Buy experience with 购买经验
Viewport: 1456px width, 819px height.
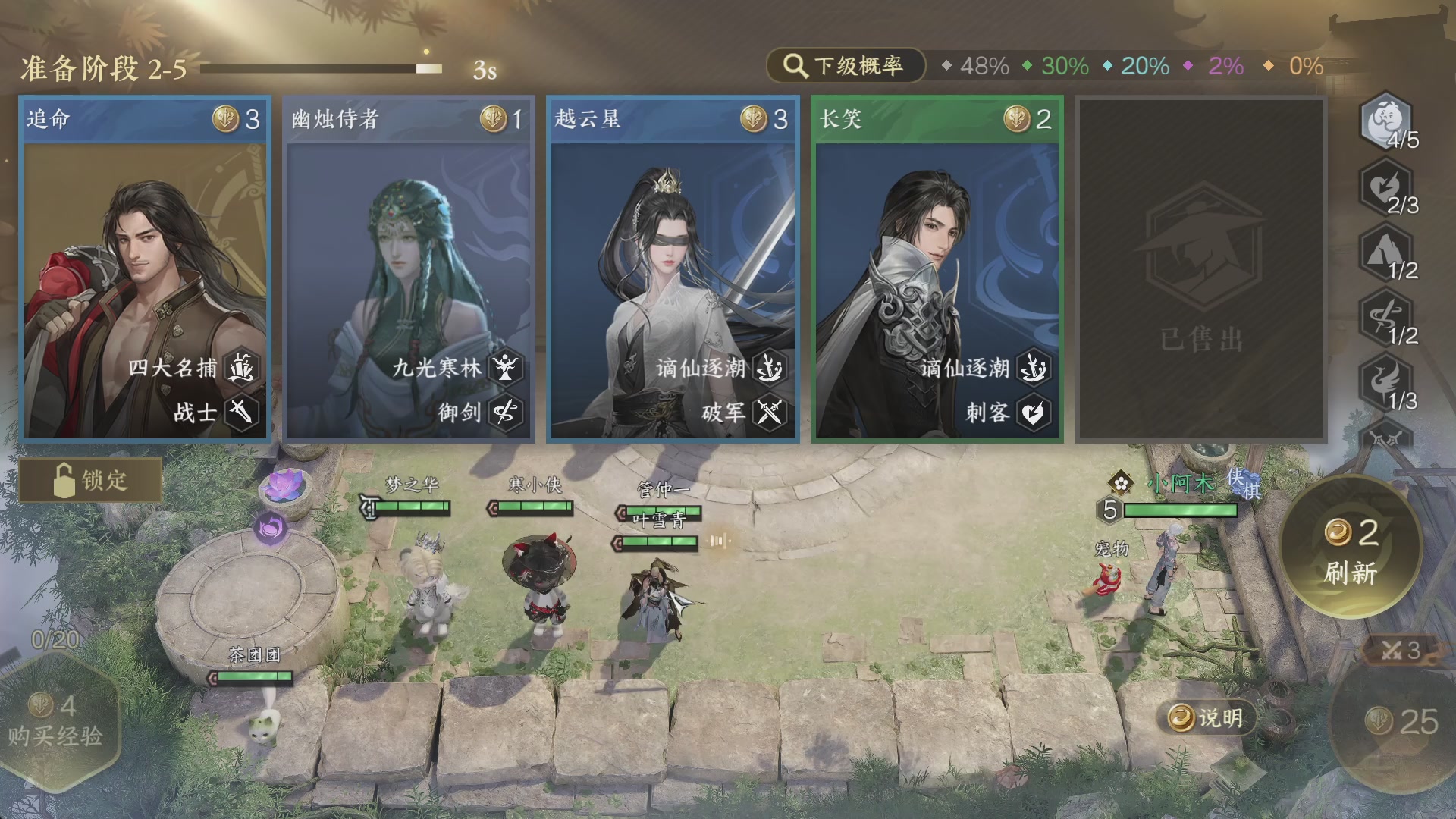point(57,720)
